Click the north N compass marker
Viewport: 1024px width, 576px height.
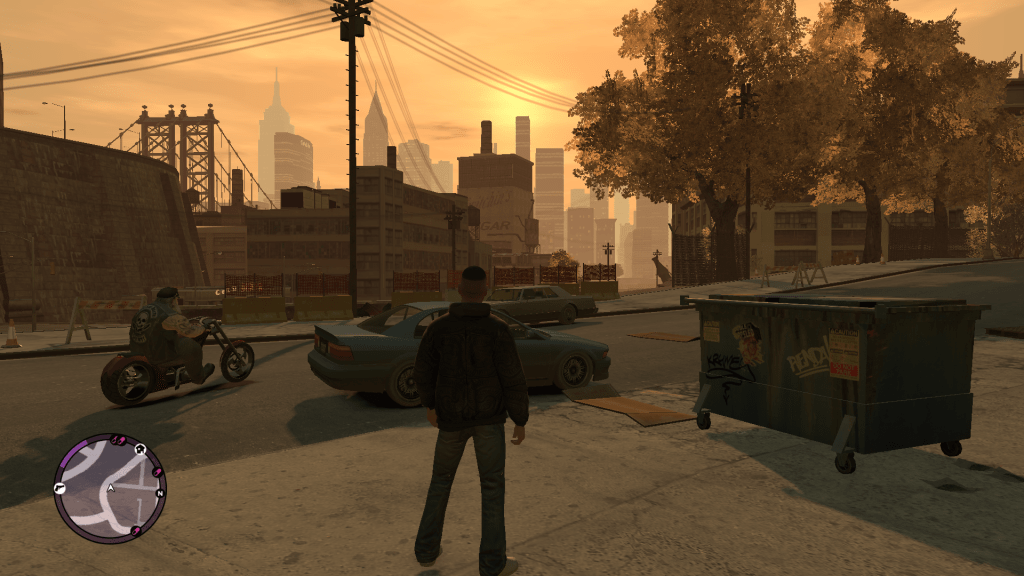[x=159, y=493]
